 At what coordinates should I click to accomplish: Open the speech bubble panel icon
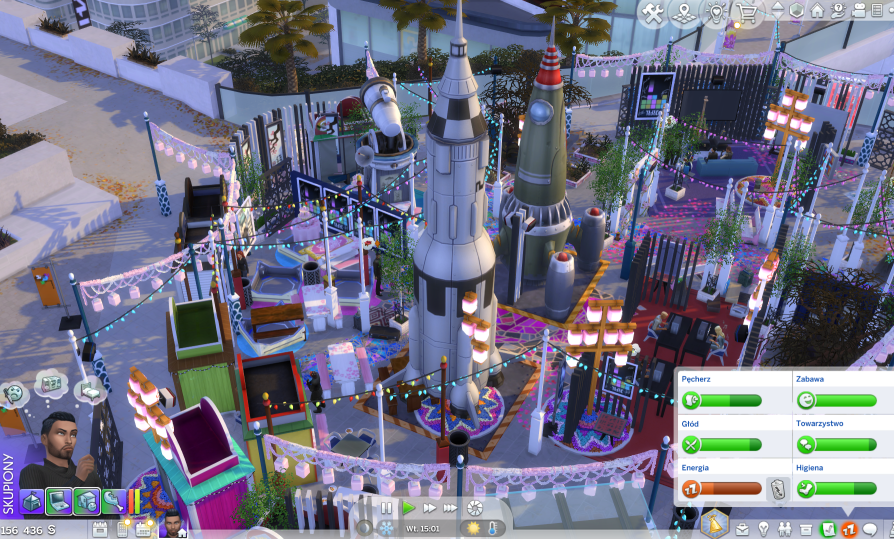(x=870, y=528)
